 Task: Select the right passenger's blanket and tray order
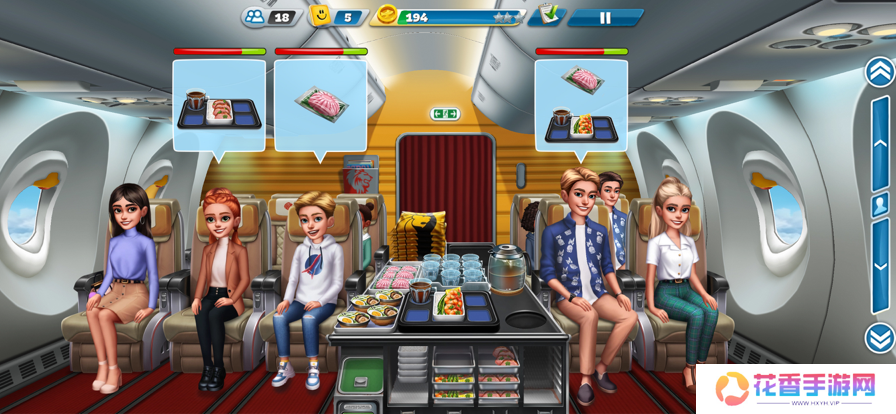(581, 104)
